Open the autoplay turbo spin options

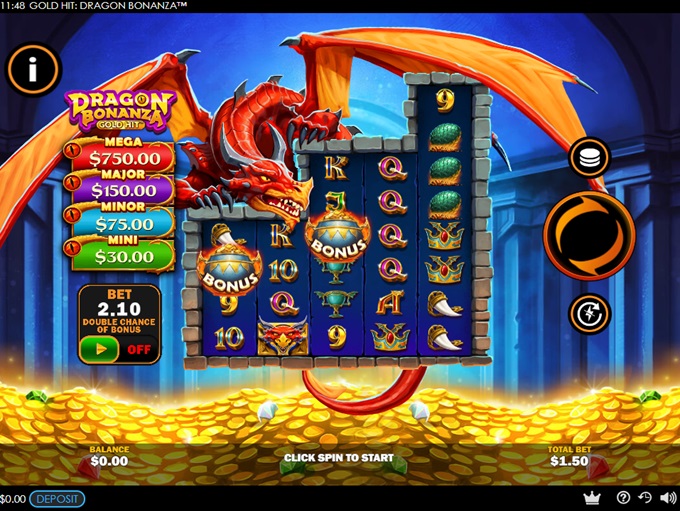tap(589, 314)
